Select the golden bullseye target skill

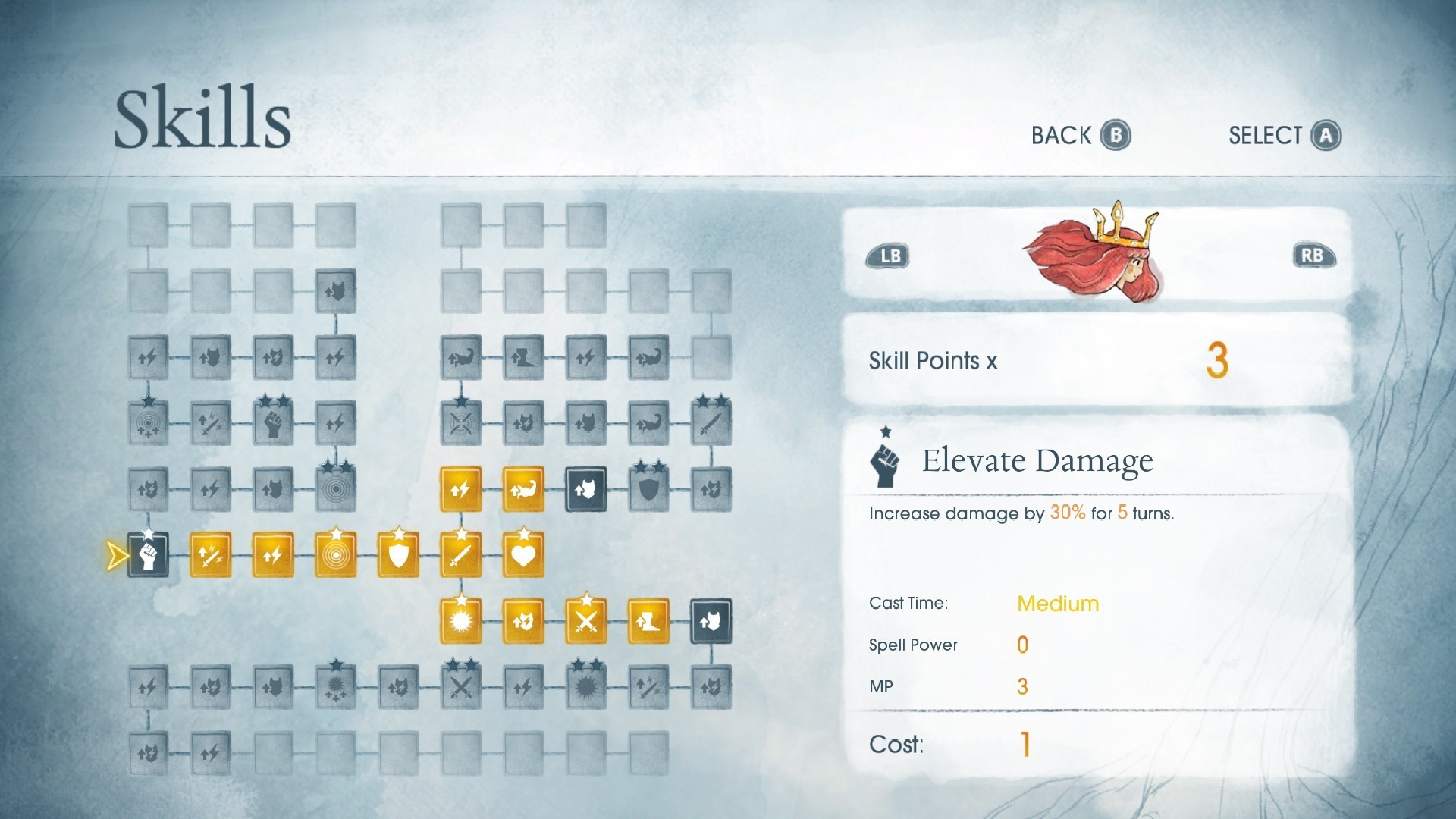point(335,555)
